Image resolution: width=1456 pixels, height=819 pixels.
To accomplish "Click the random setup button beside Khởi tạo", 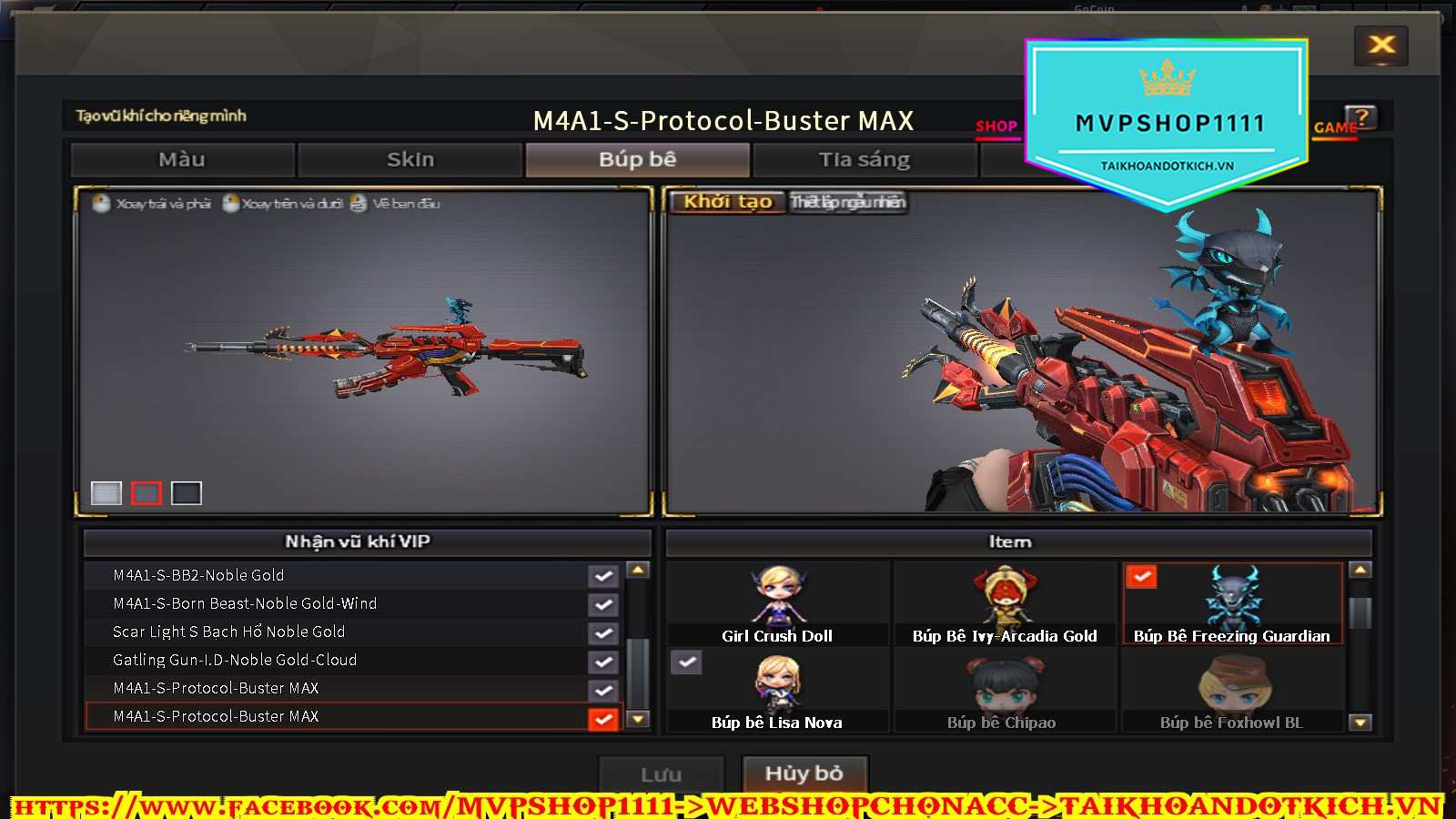I will point(847,202).
